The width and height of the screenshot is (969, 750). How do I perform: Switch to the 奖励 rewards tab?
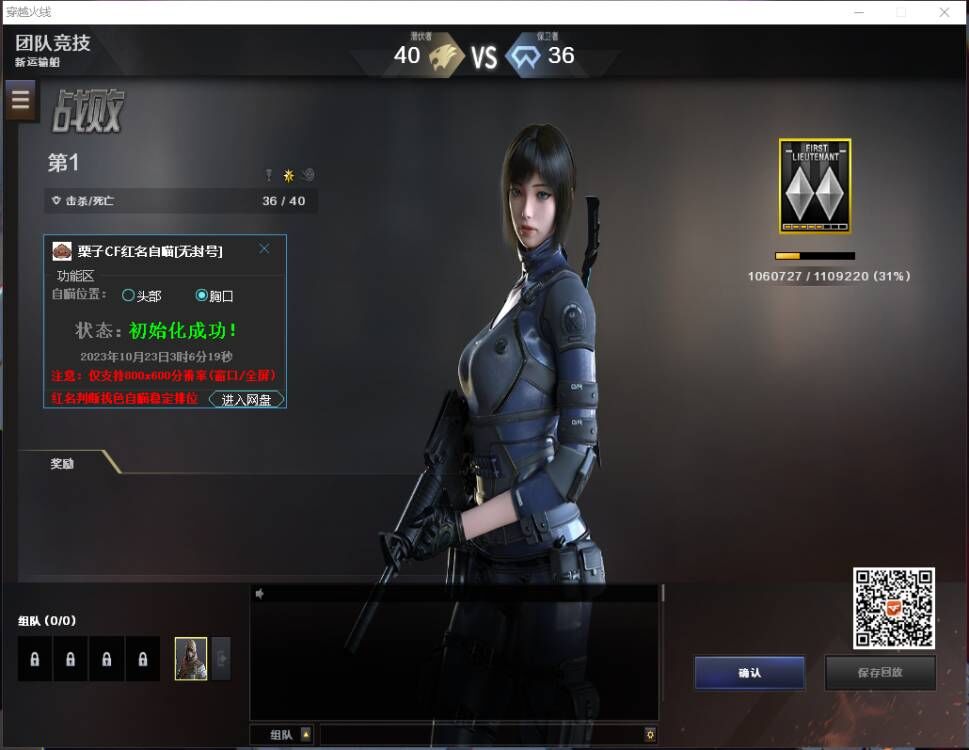pos(63,463)
